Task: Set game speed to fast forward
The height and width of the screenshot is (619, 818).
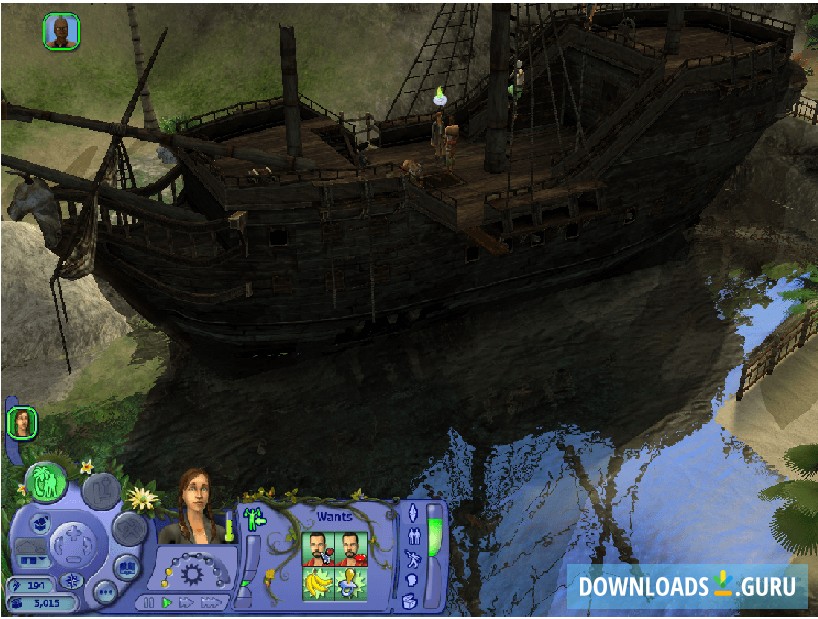Action: [x=187, y=603]
